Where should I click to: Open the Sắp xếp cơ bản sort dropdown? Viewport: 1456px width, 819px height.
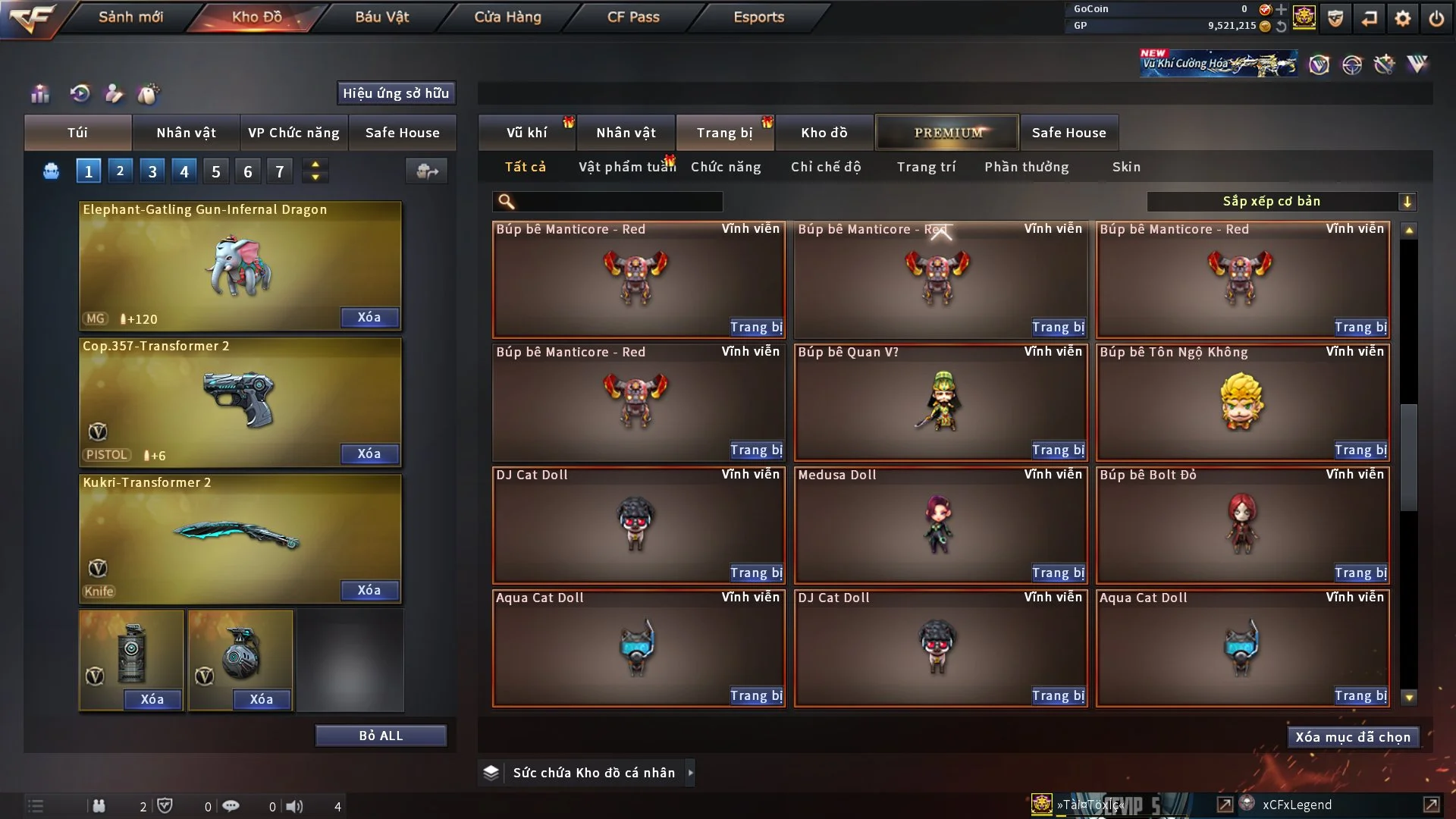click(x=1281, y=202)
